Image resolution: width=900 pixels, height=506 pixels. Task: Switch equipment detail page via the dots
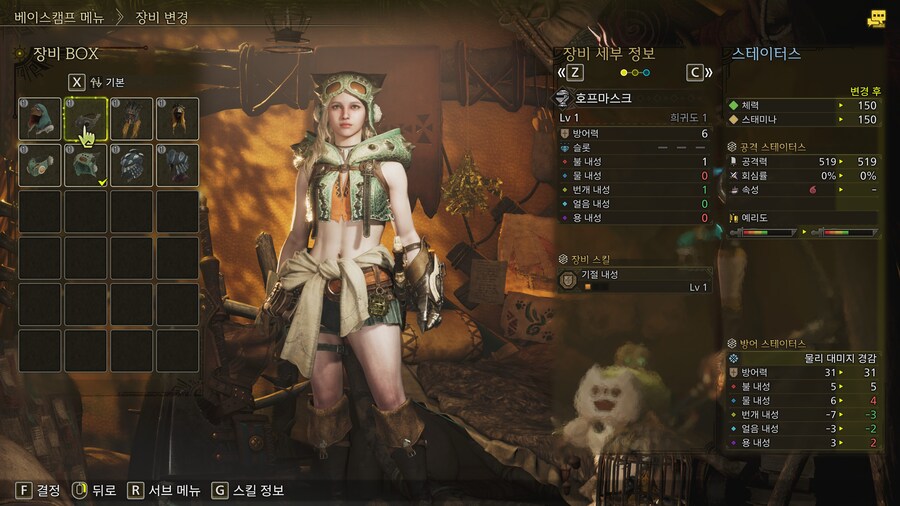[x=635, y=72]
